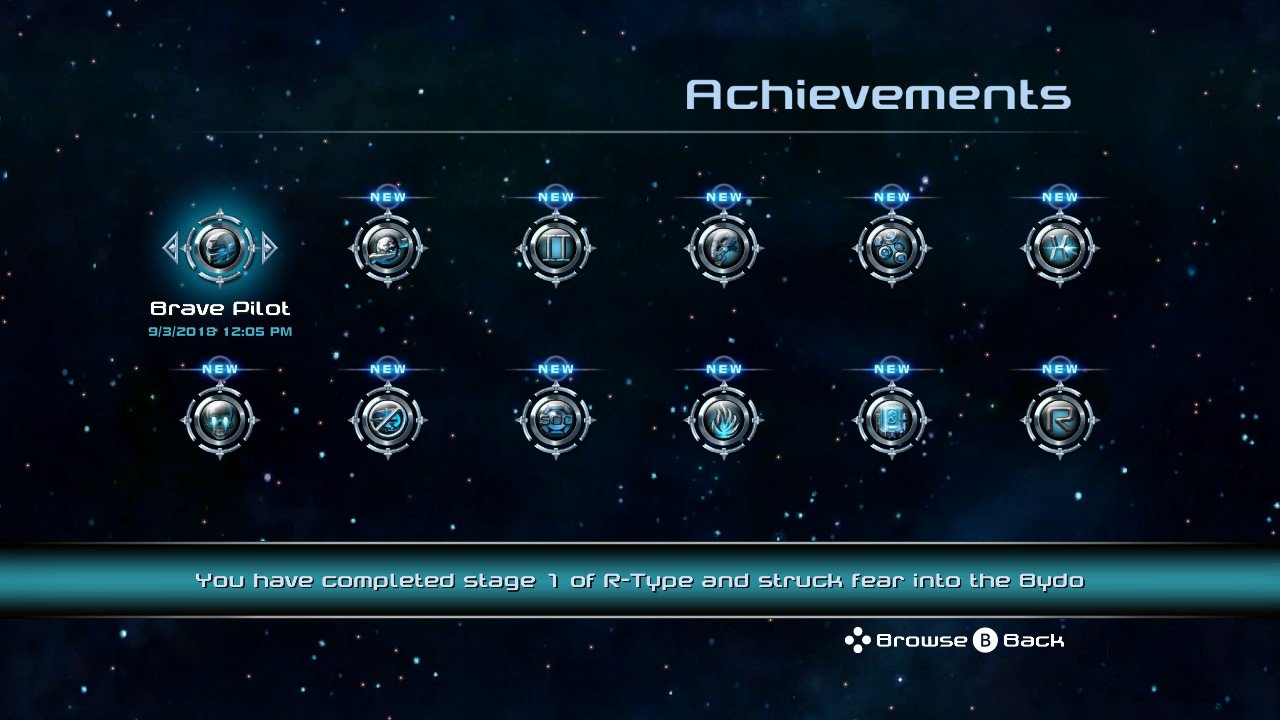Select the 500 score achievement icon
The image size is (1280, 720).
(556, 420)
